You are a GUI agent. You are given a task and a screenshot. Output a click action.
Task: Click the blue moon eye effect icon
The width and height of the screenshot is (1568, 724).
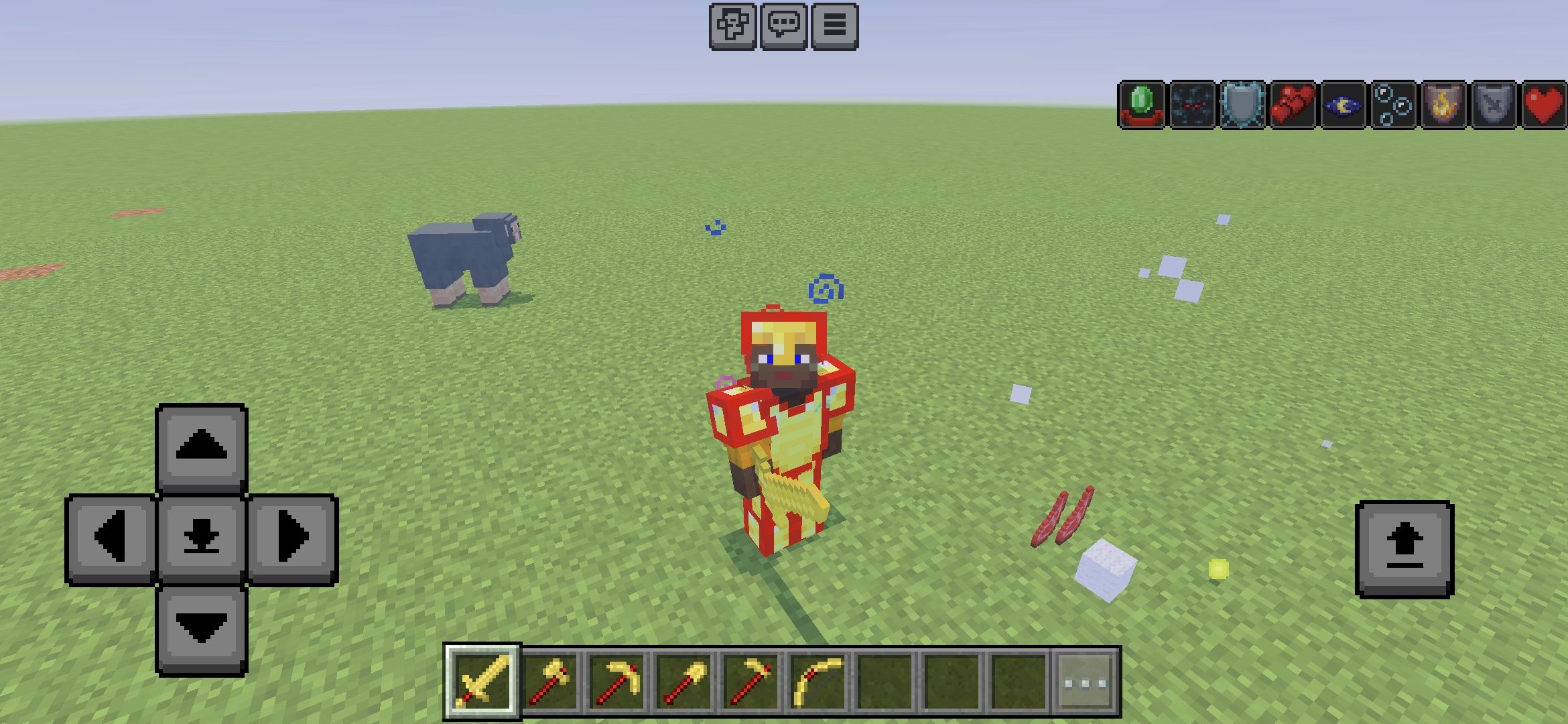1342,105
